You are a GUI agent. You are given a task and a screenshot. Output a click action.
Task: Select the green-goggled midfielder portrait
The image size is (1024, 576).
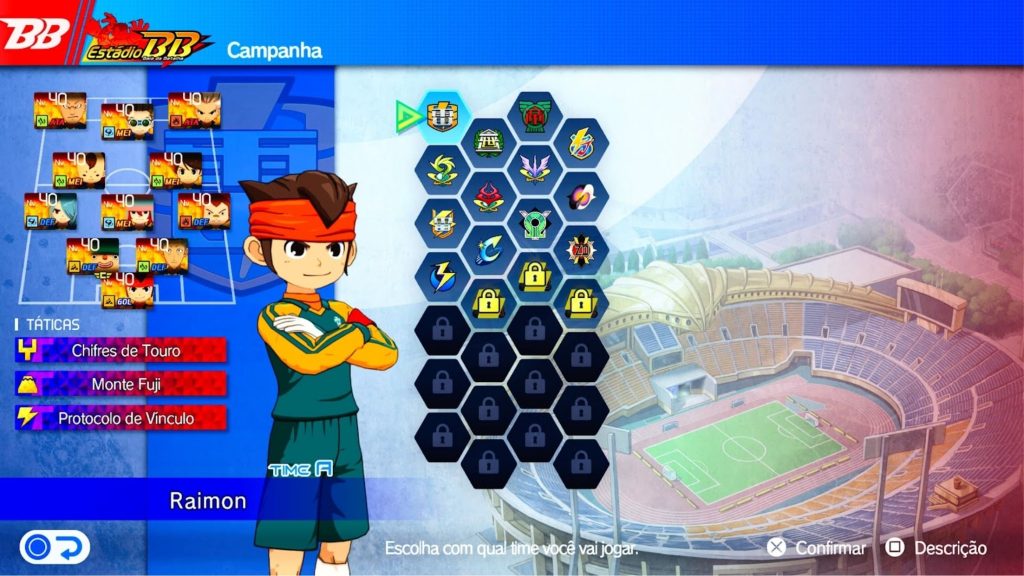(127, 120)
